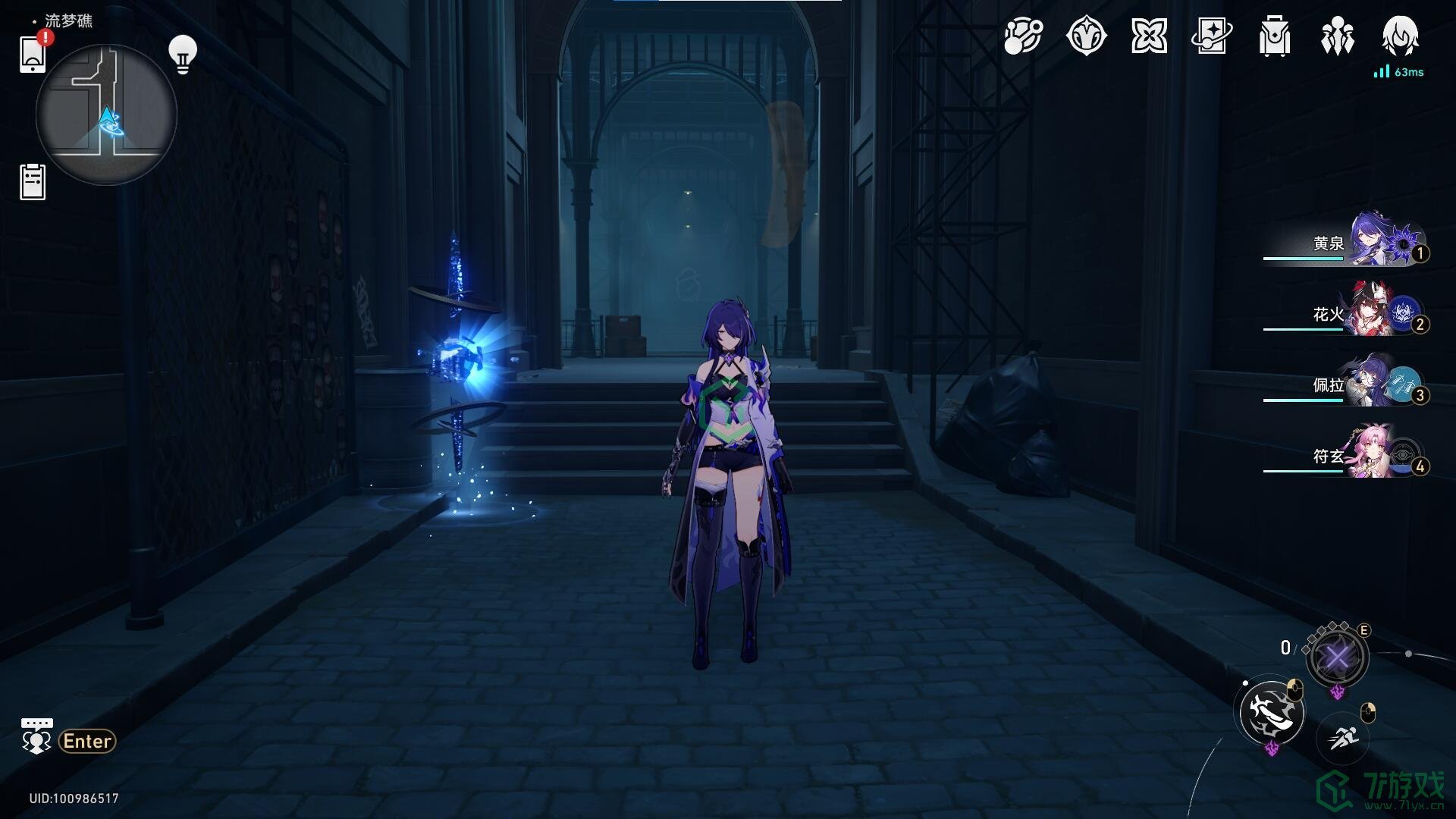
Task: Toggle the running figure sprint button
Action: click(x=1342, y=736)
